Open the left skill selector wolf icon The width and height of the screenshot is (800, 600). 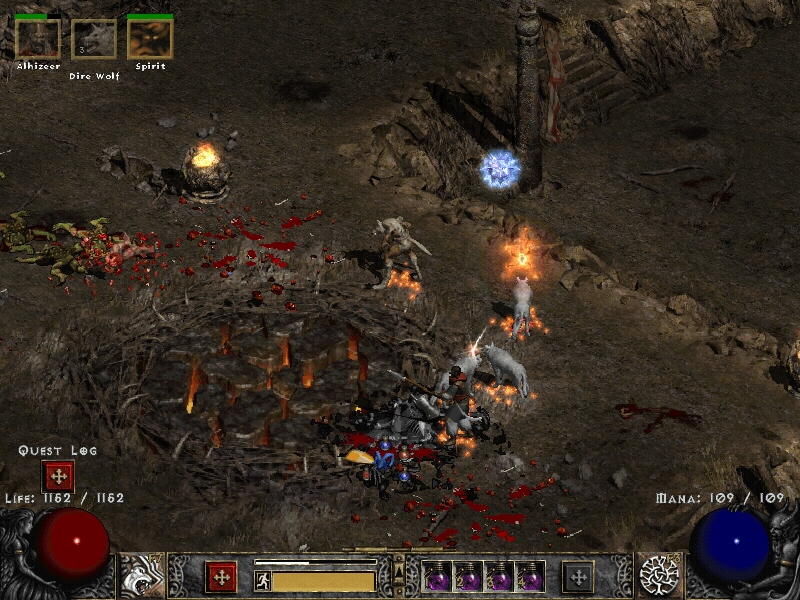[141, 576]
